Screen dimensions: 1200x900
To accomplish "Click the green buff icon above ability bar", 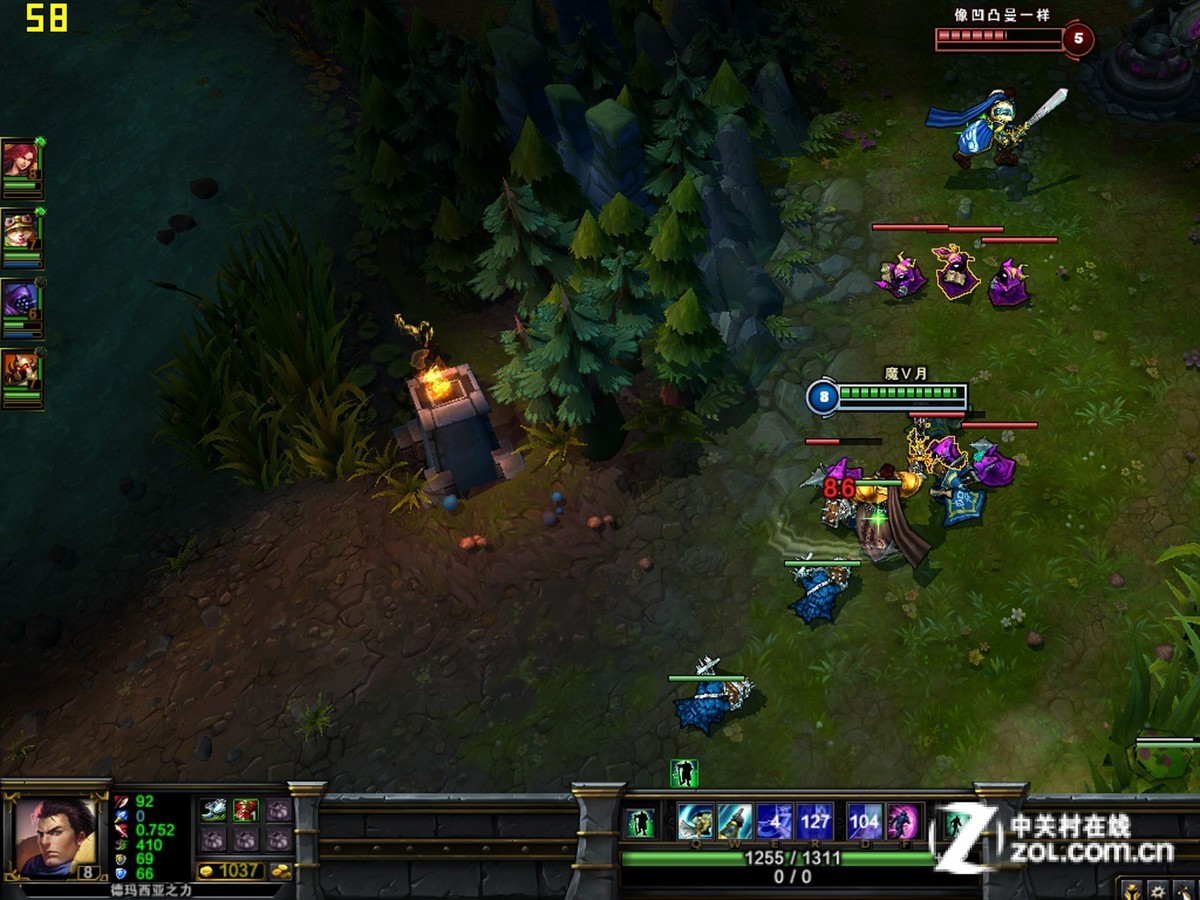I will coord(684,773).
